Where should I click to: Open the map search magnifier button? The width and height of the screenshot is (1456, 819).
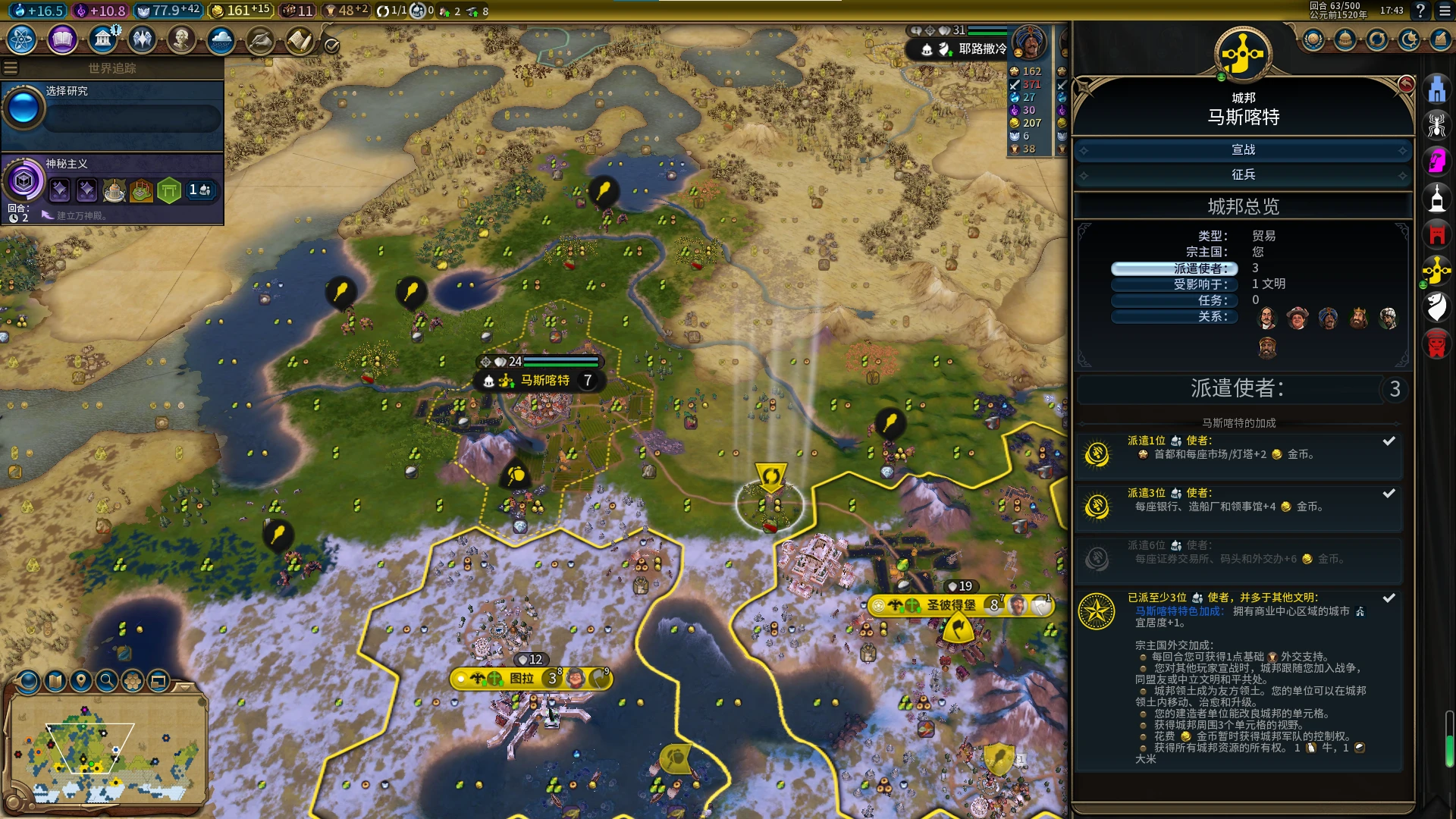[107, 681]
